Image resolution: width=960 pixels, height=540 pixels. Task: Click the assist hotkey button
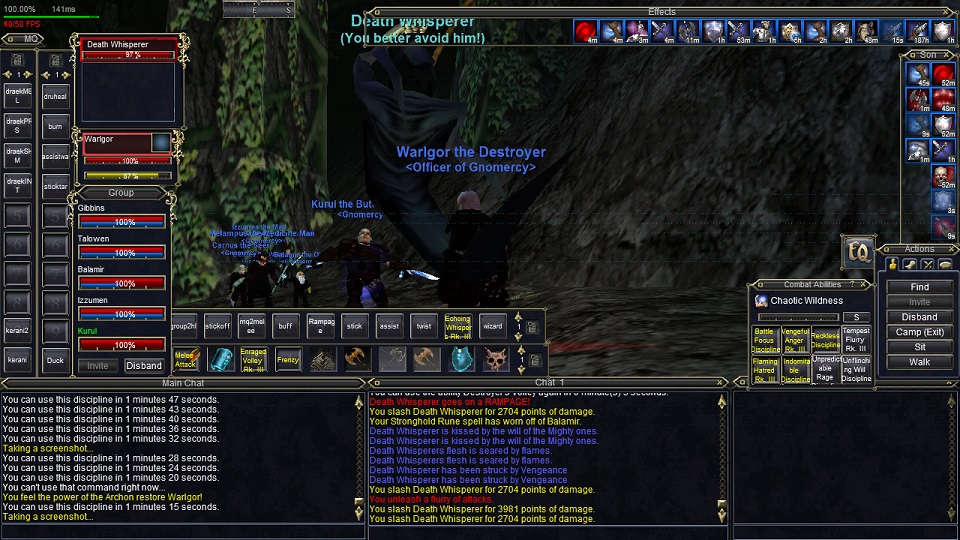[x=389, y=325]
